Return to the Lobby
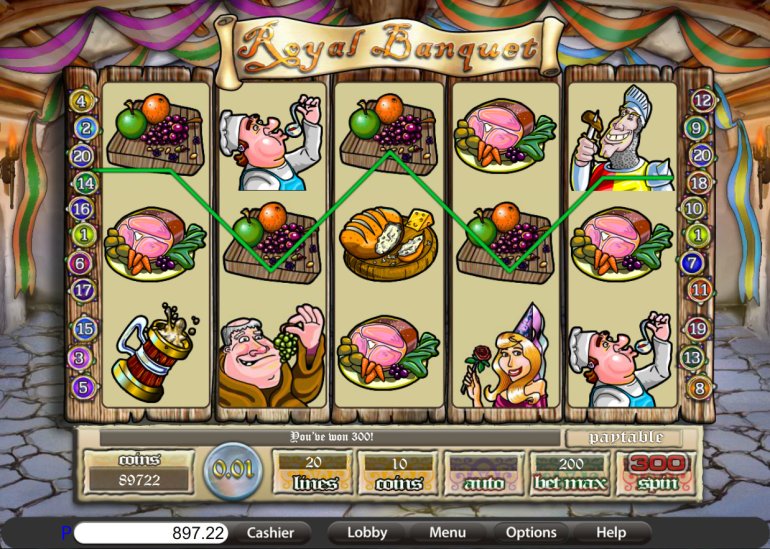The height and width of the screenshot is (549, 770). pos(367,533)
